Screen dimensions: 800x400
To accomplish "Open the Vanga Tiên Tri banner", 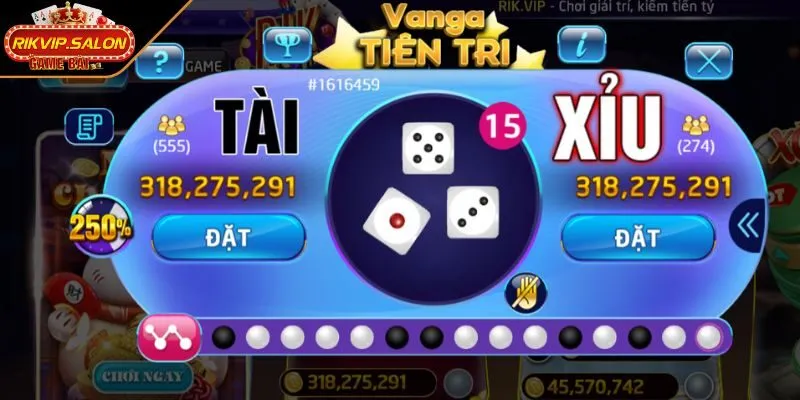I will pyautogui.click(x=432, y=35).
